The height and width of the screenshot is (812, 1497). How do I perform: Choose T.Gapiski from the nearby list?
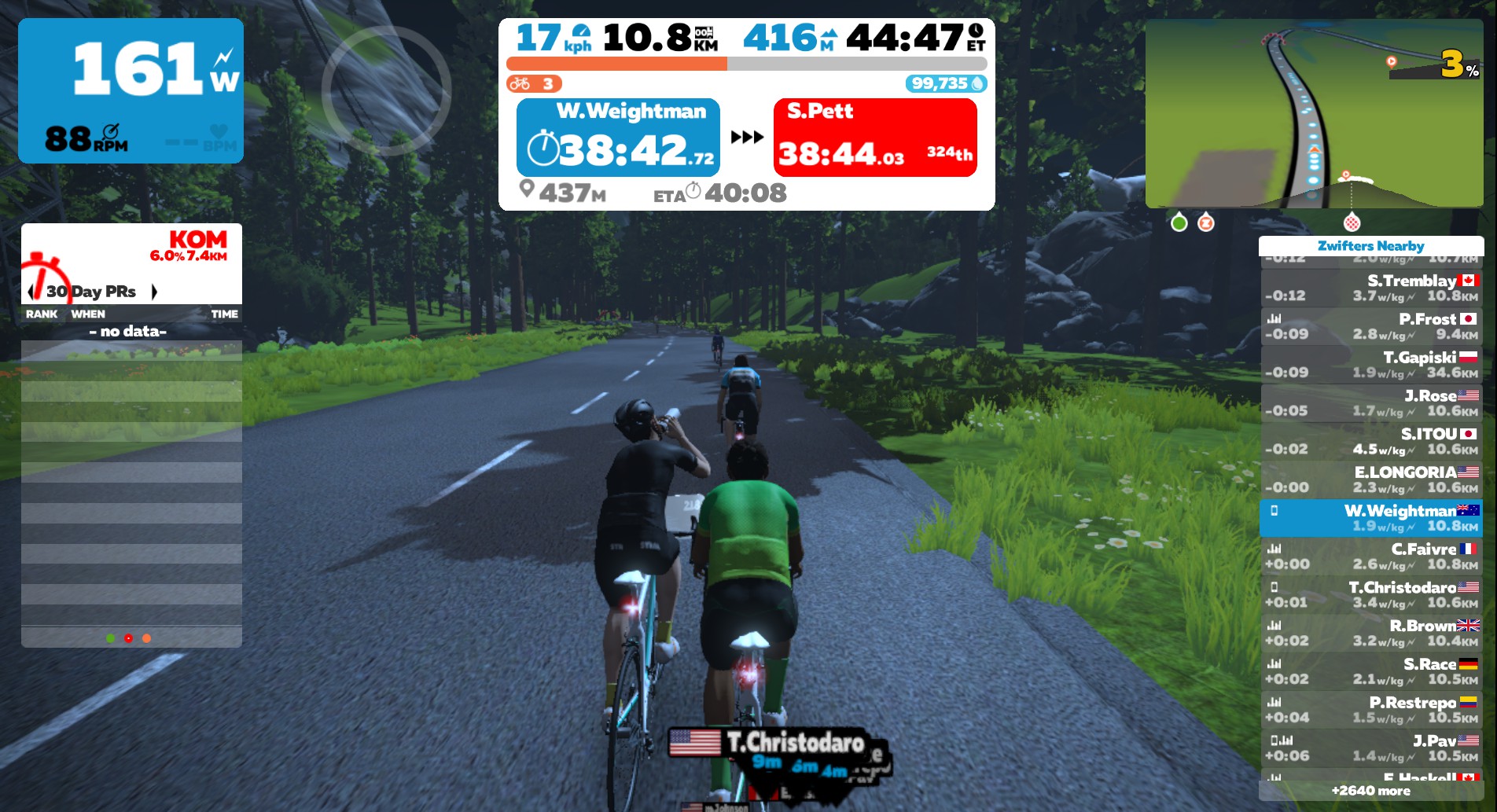tap(1371, 365)
